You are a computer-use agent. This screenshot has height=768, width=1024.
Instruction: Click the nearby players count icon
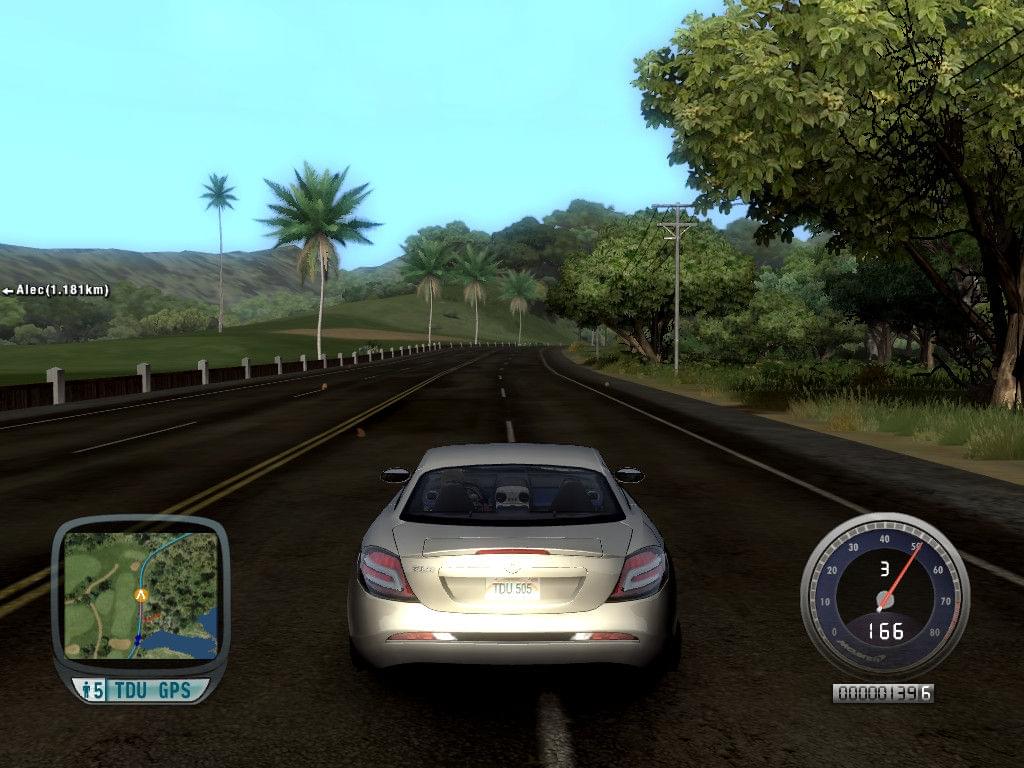92,690
